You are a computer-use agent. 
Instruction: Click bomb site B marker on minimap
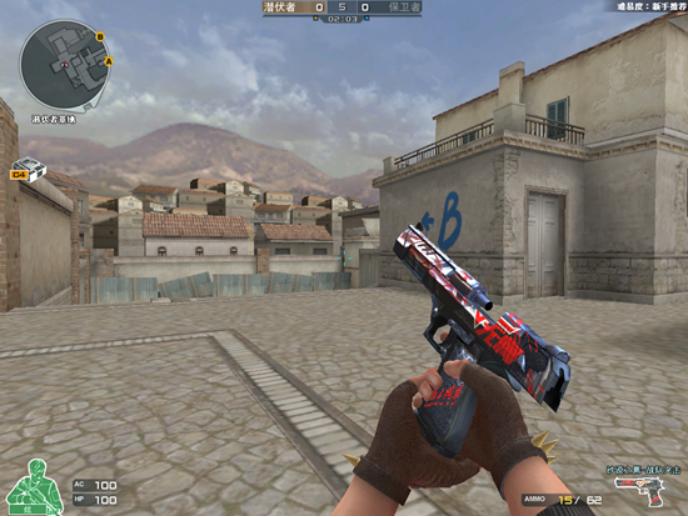[99, 36]
